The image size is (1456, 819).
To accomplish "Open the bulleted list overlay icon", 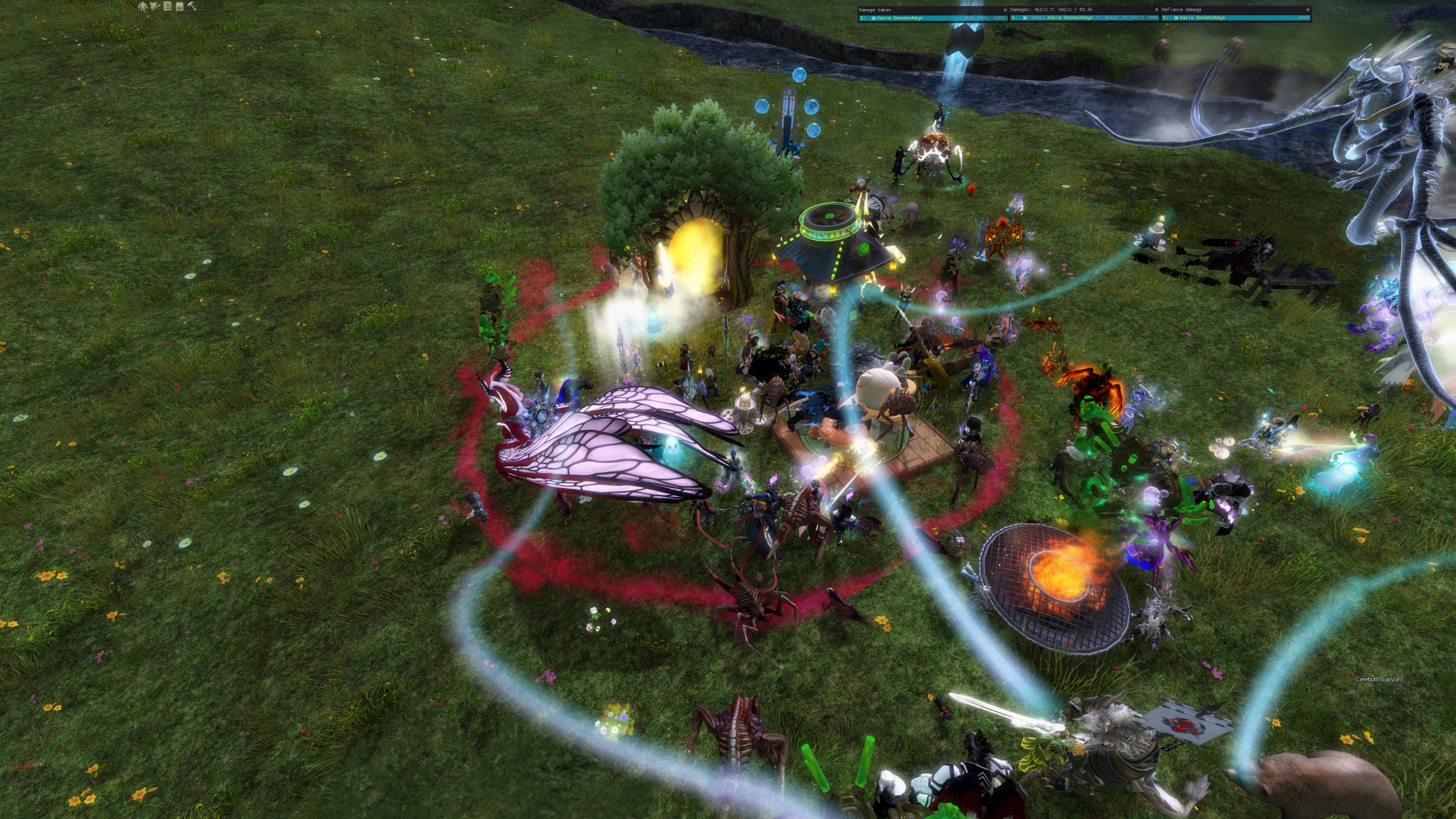I will pyautogui.click(x=167, y=6).
